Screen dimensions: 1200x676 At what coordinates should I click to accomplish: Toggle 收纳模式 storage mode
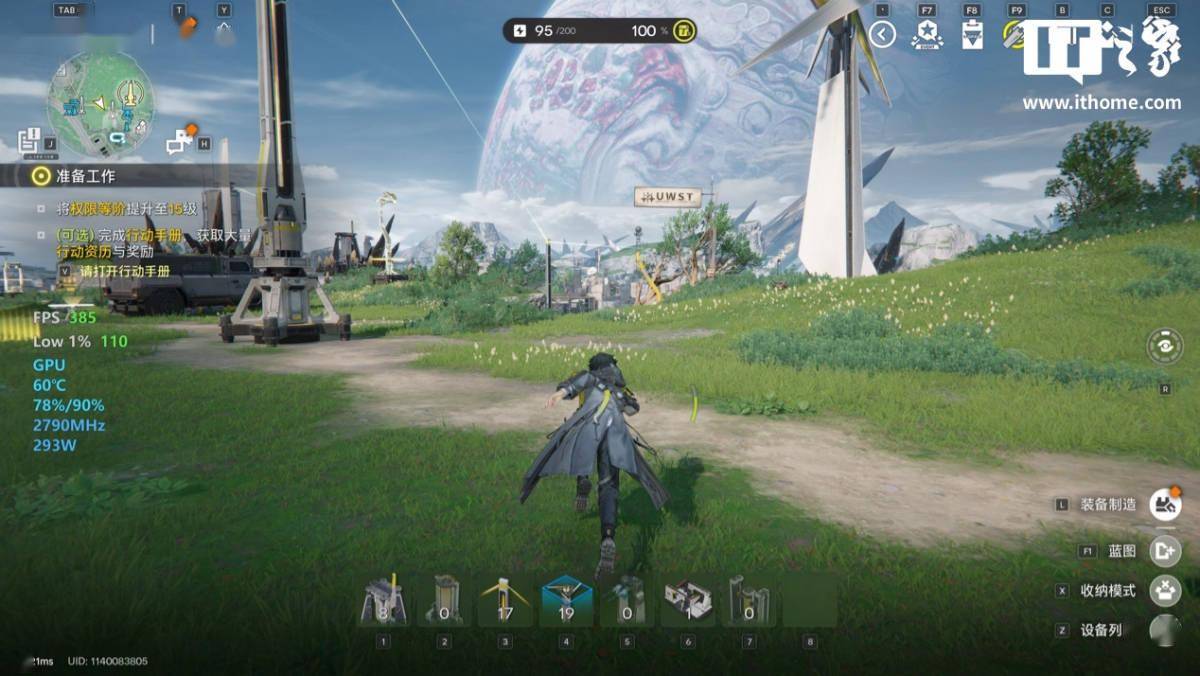(x=1164, y=590)
